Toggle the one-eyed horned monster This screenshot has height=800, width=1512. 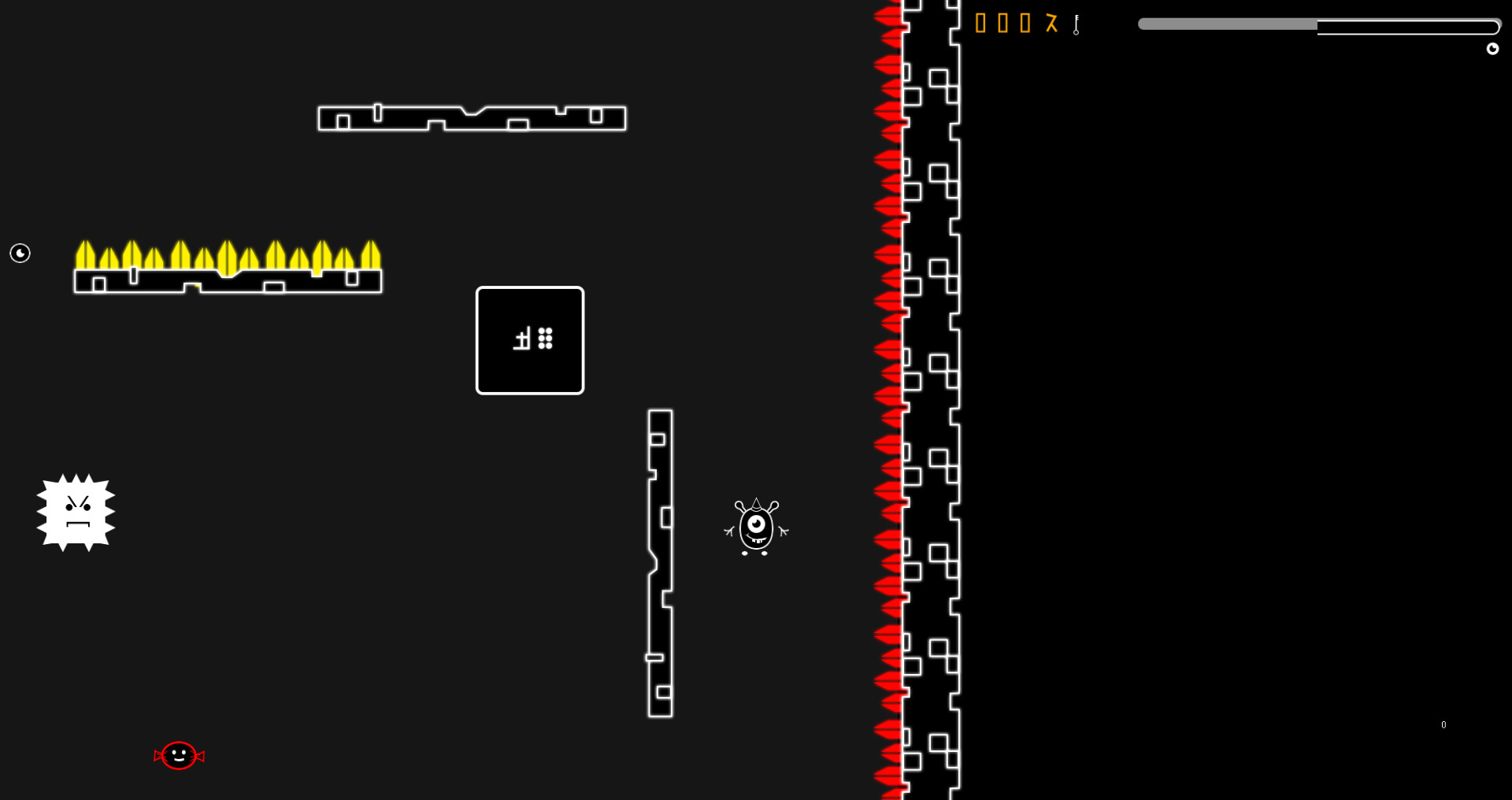click(756, 528)
